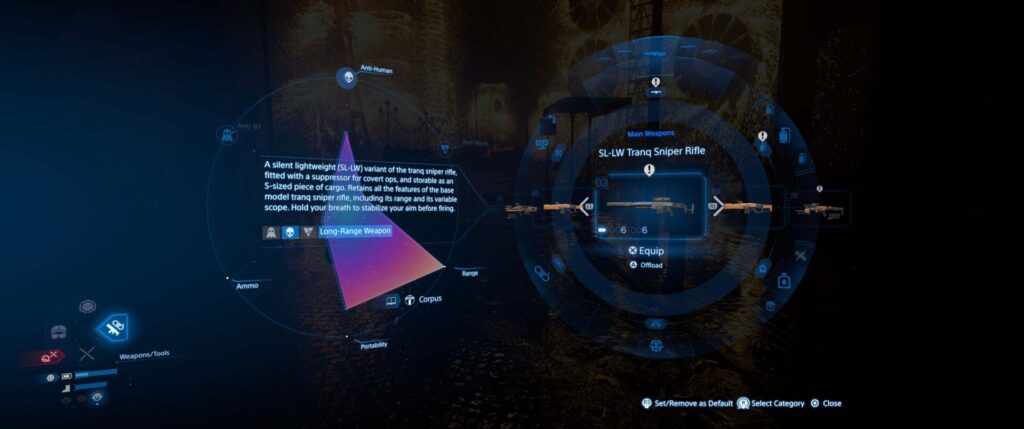Click the right arrow for next weapon
Viewport: 1024px width, 429px height.
coord(717,207)
